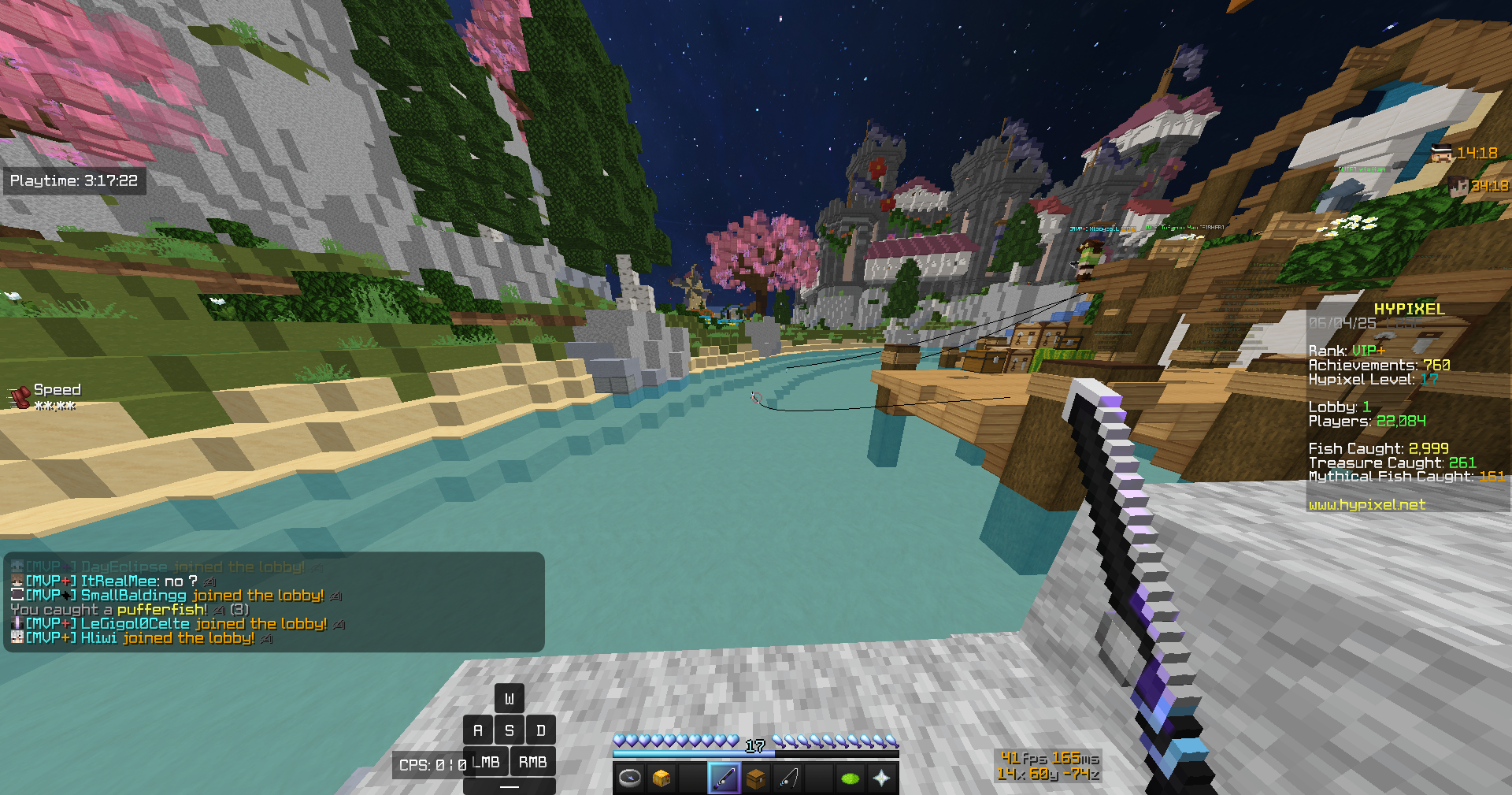The width and height of the screenshot is (1512, 795).
Task: Choose the yellow player head slot
Action: click(x=661, y=778)
